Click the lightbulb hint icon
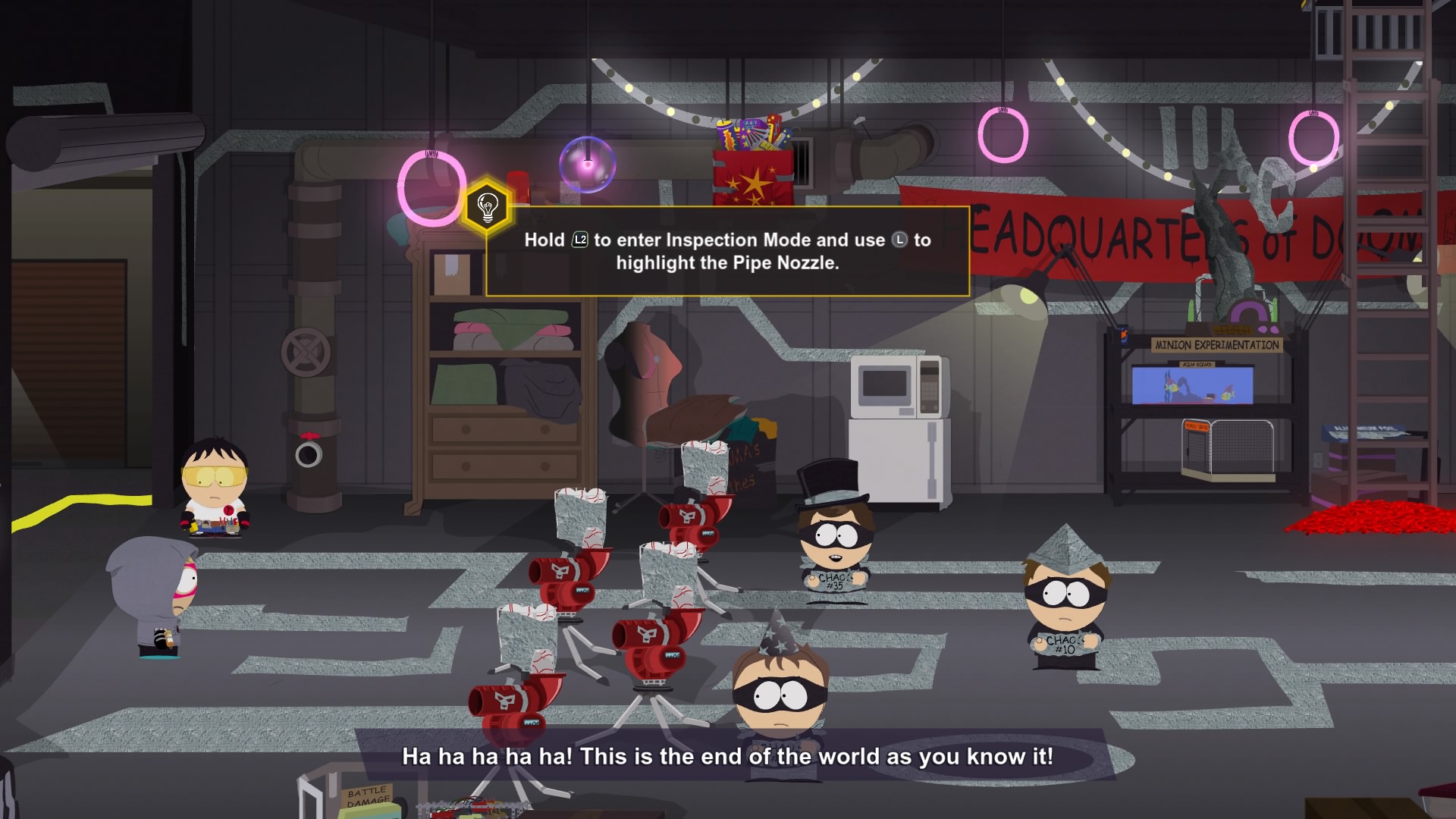Image resolution: width=1456 pixels, height=819 pixels. pyautogui.click(x=487, y=206)
